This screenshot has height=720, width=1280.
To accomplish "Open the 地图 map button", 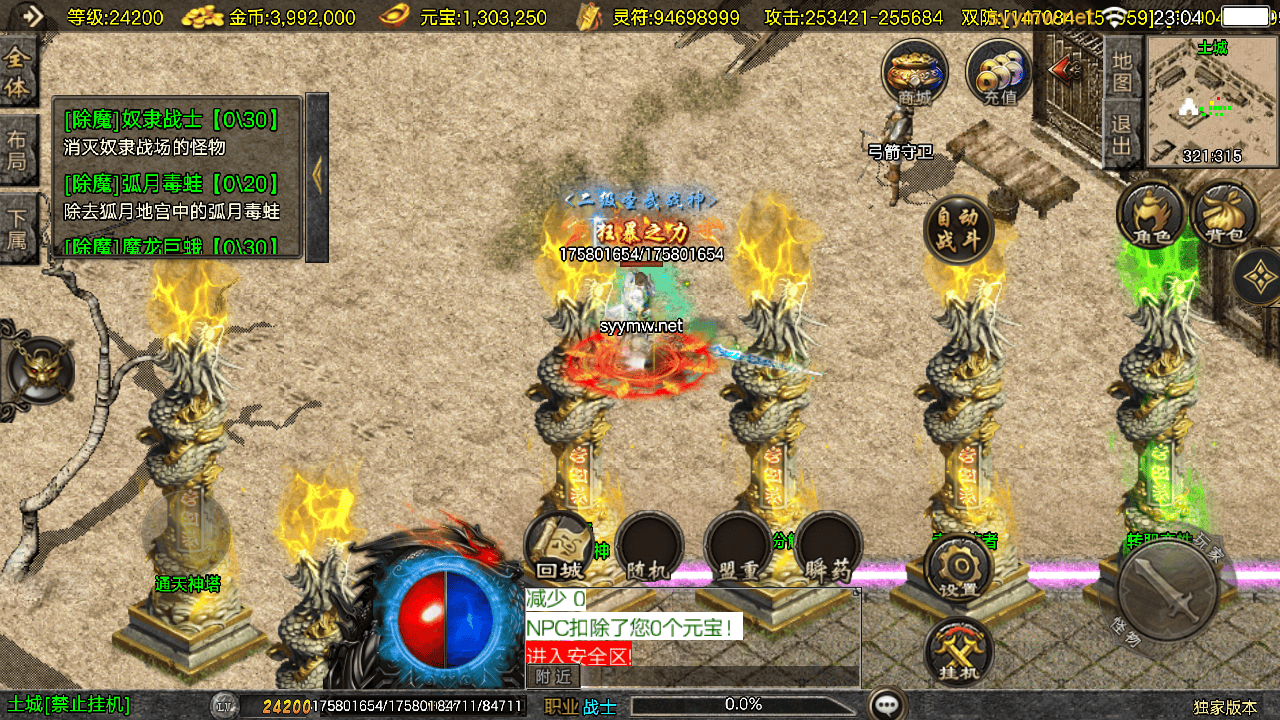I will pos(1122,73).
